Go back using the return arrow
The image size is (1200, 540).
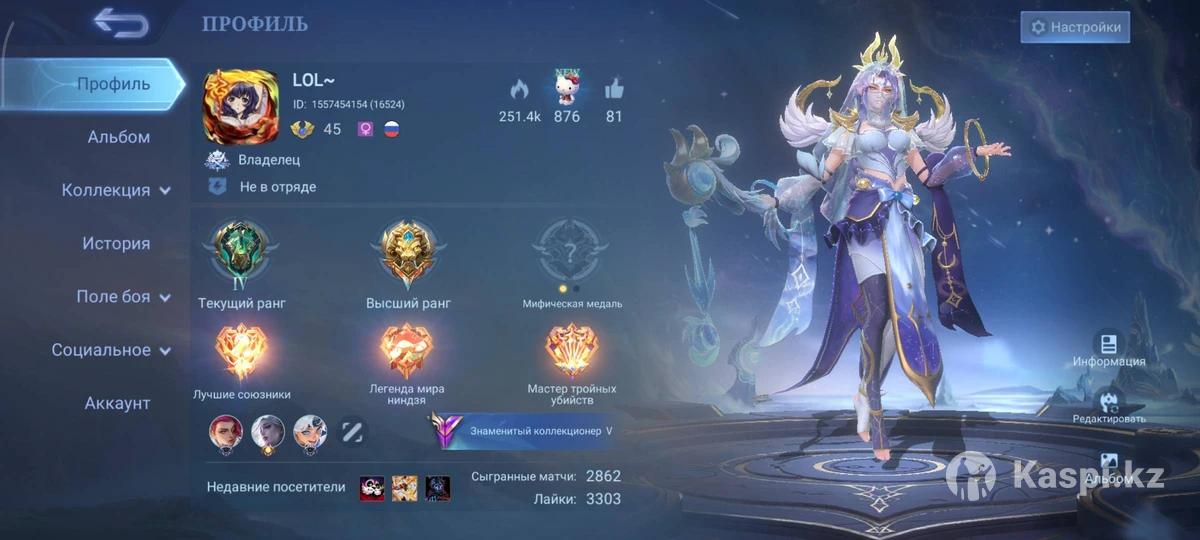pos(121,23)
